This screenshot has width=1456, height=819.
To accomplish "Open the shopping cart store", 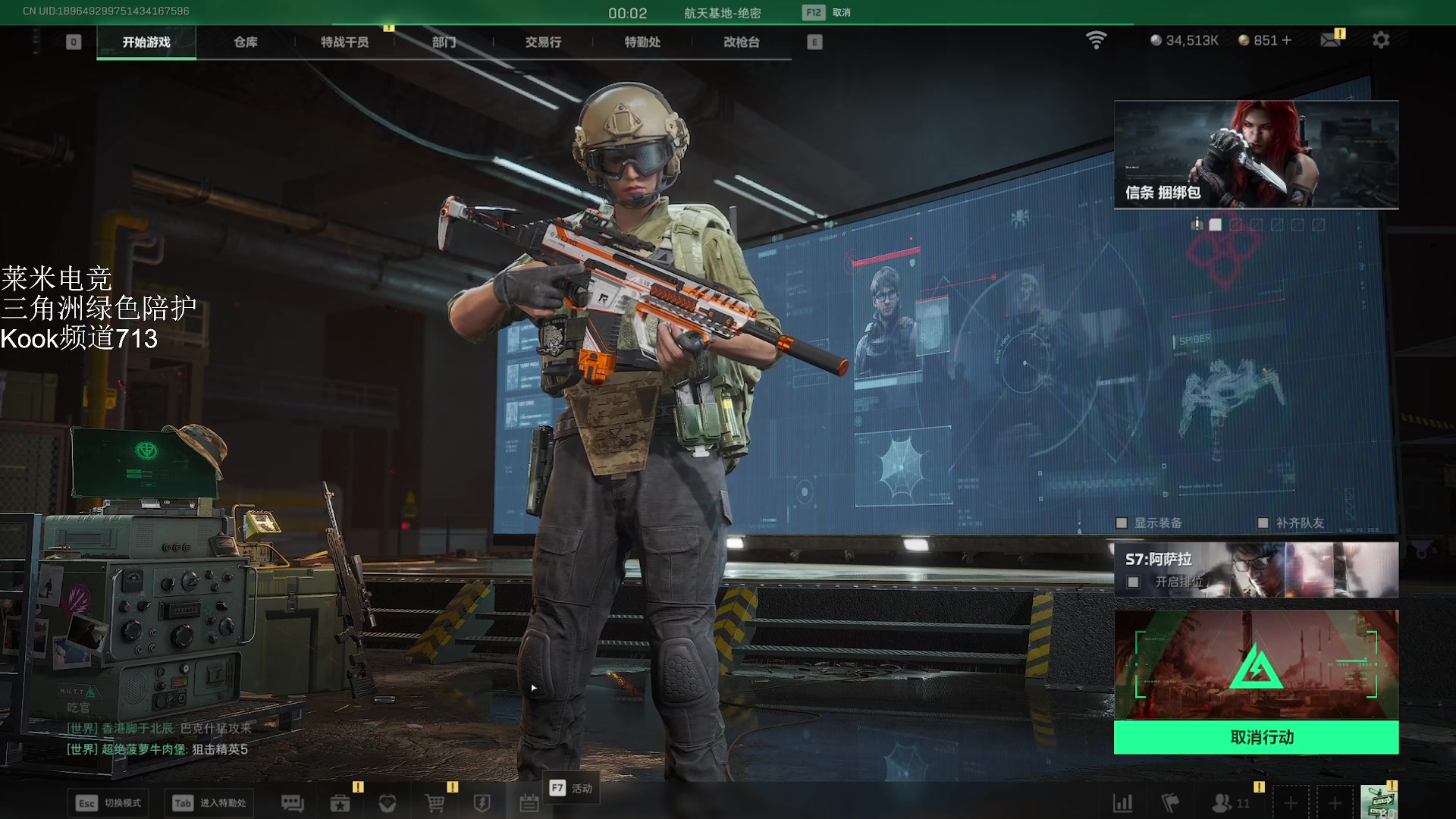I will [x=435, y=803].
